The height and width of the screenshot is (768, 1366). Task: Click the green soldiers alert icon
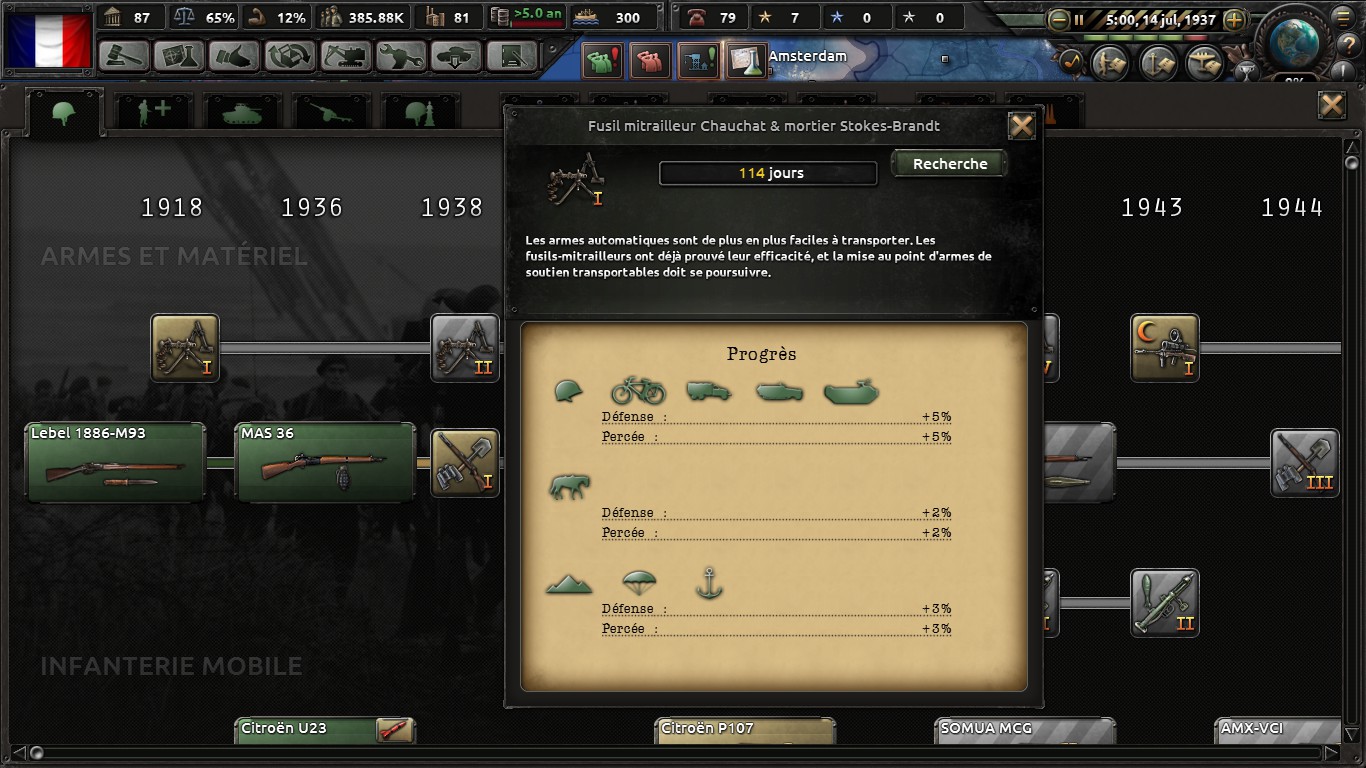coord(601,62)
